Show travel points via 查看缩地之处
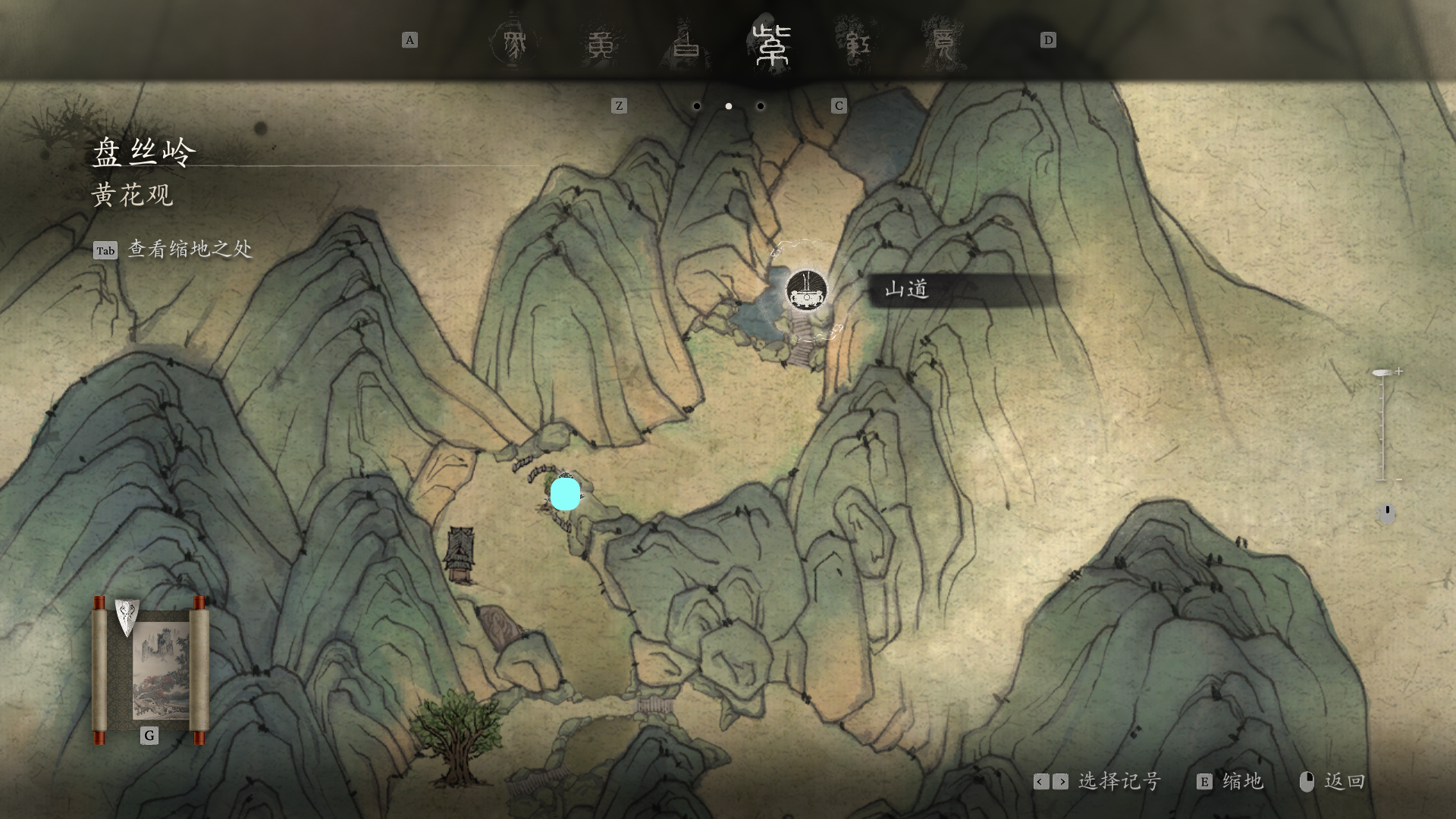Viewport: 1456px width, 819px height. [x=189, y=249]
